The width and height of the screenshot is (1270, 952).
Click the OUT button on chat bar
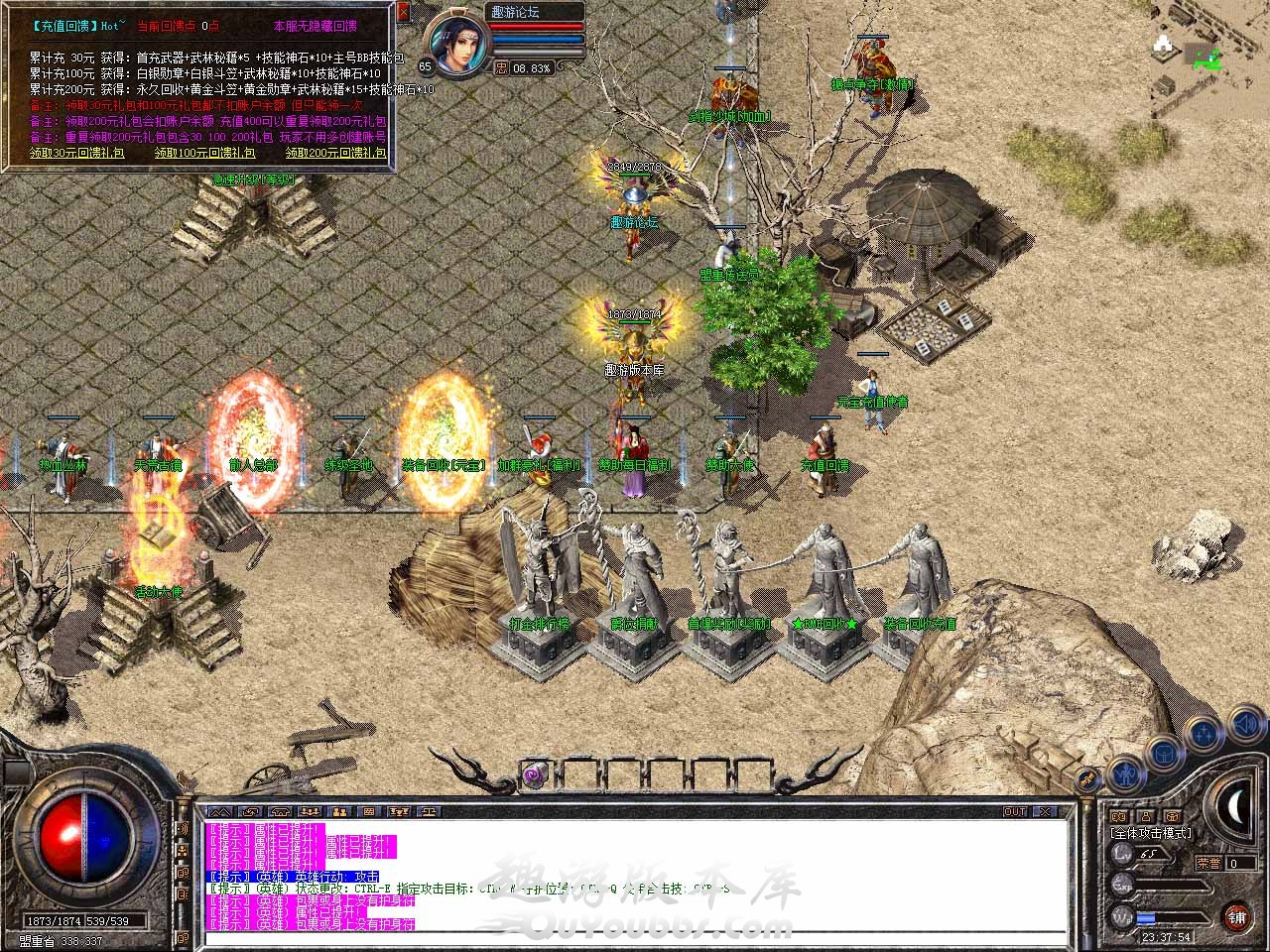tap(1015, 811)
